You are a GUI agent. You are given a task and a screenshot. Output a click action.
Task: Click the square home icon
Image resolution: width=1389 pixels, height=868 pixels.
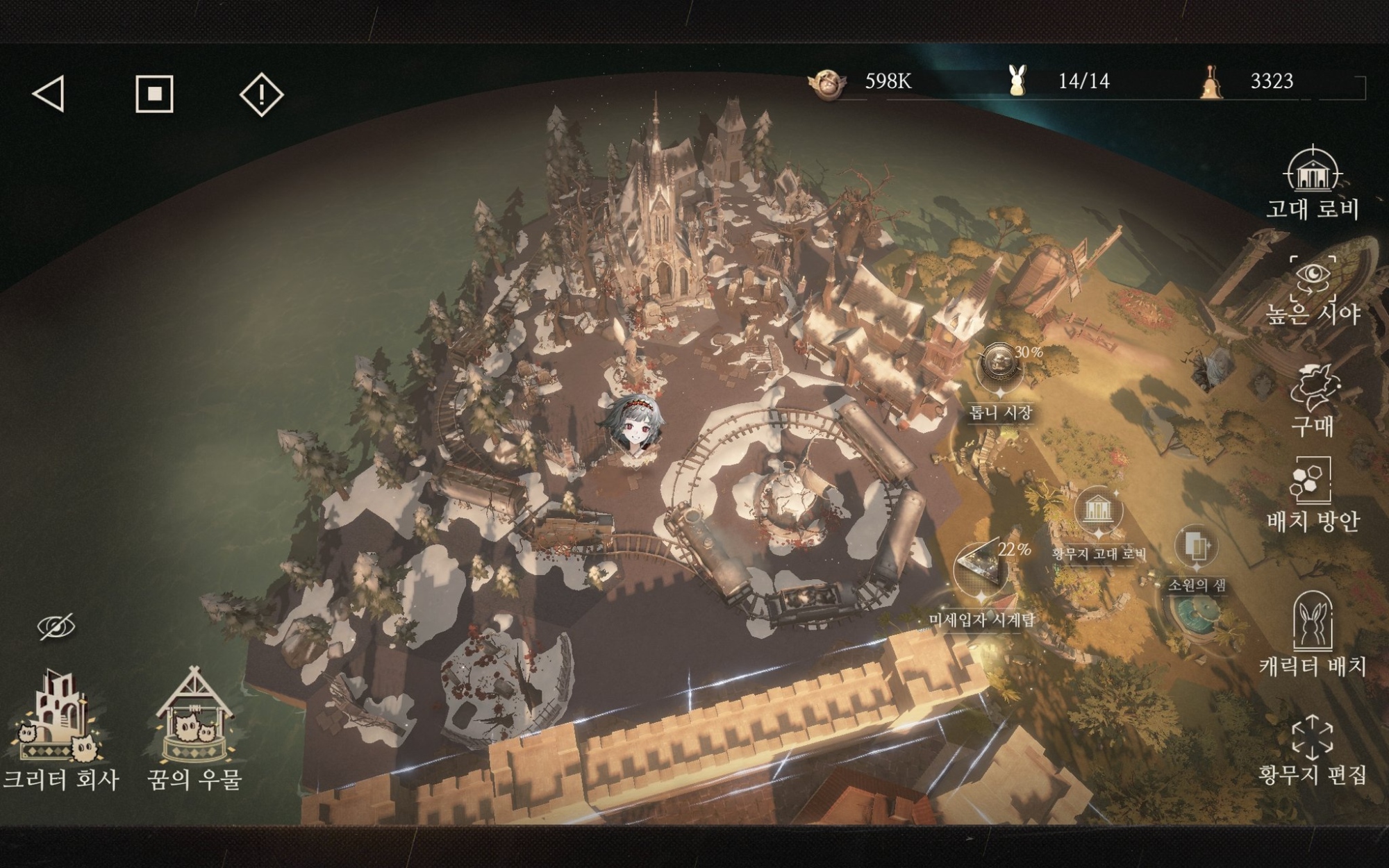[x=154, y=94]
